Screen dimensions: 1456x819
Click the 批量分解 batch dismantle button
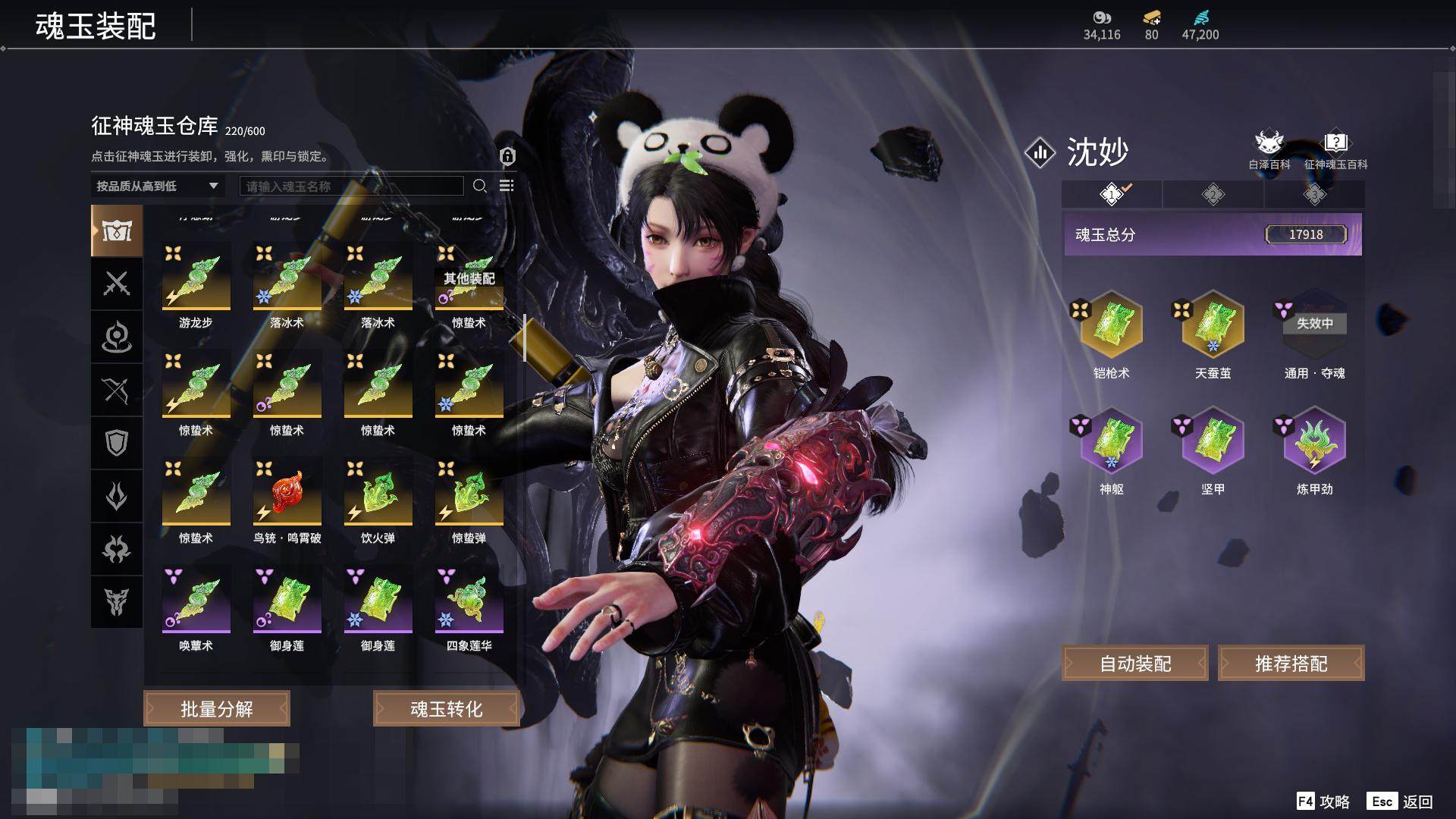coord(217,709)
